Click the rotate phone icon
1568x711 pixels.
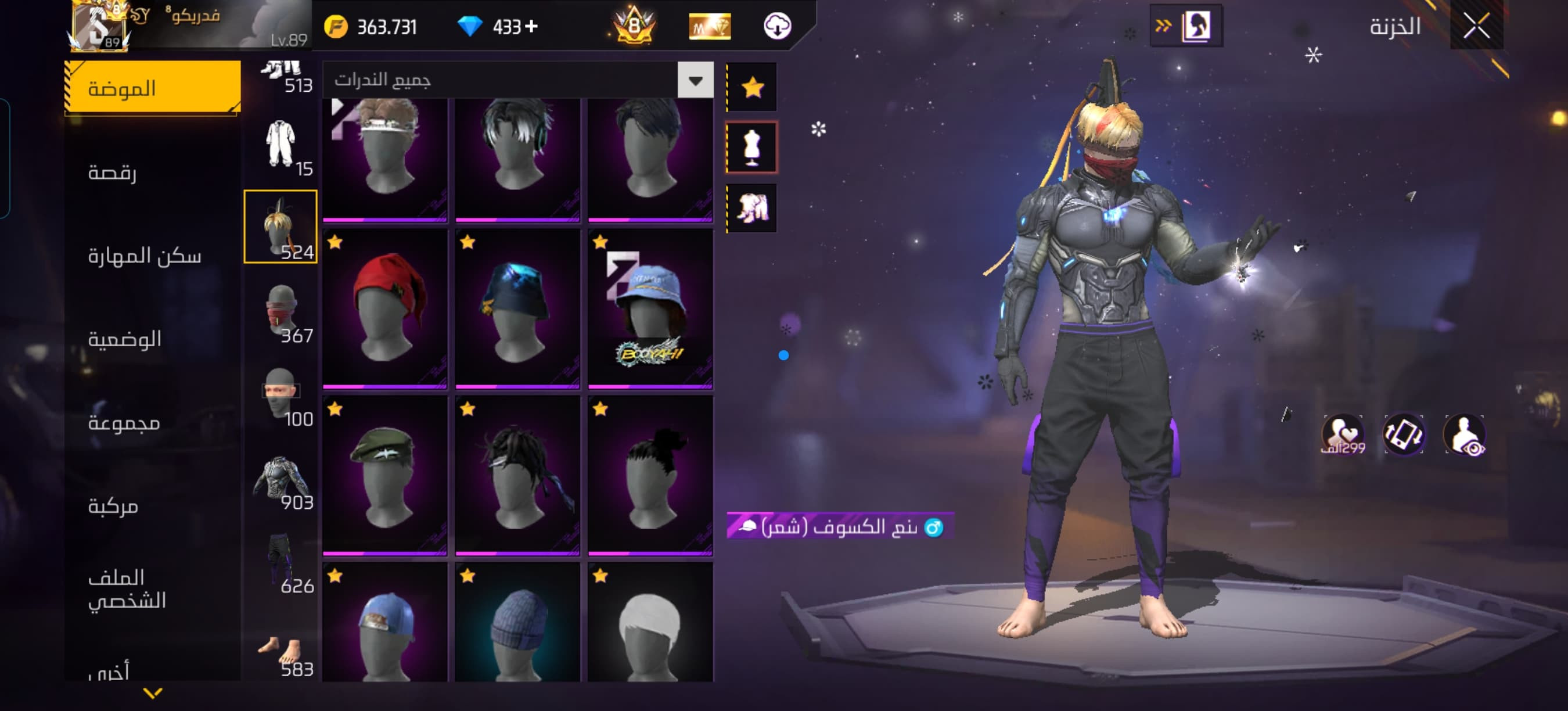tap(1403, 434)
